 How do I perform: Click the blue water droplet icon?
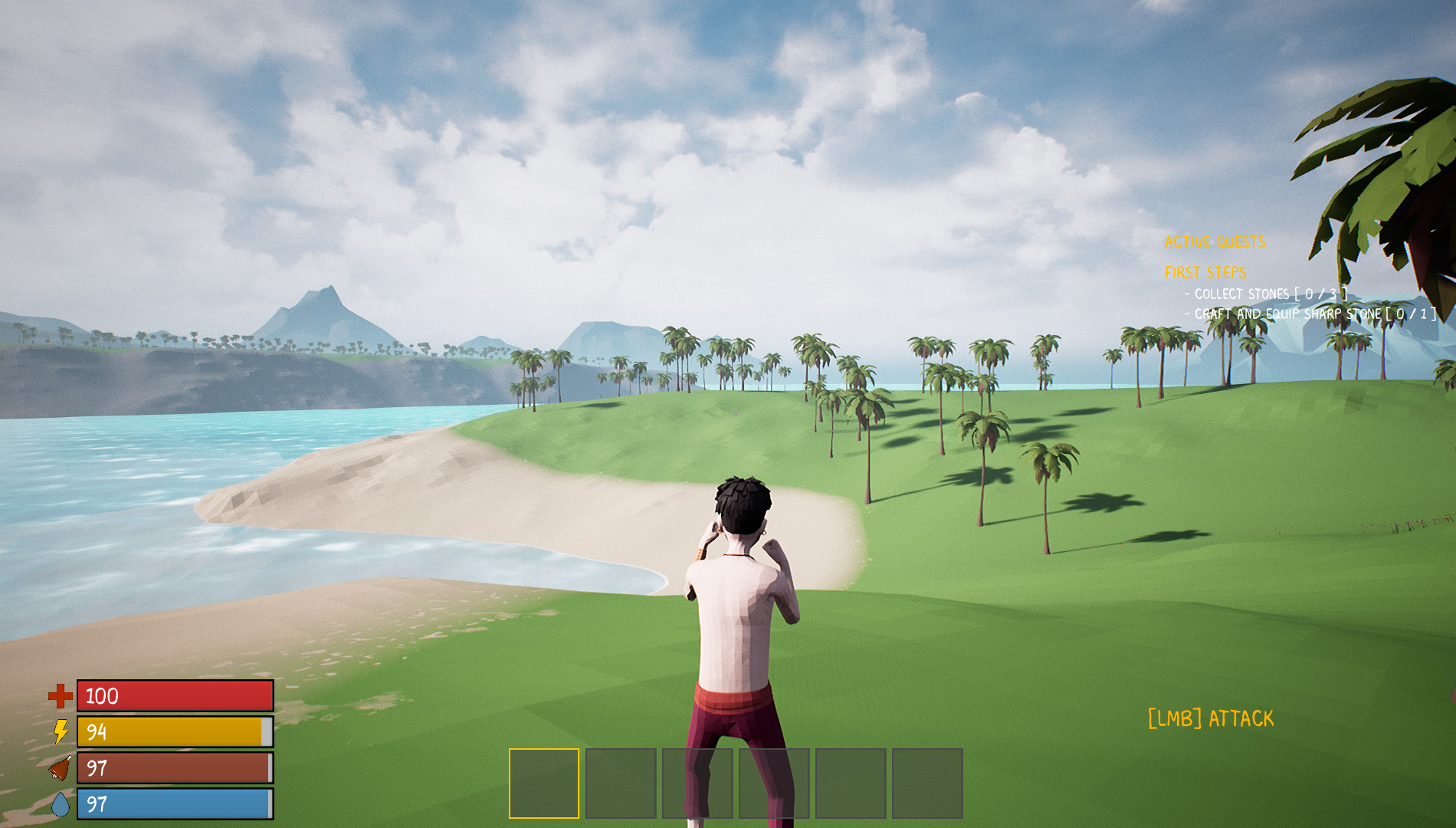[x=61, y=804]
